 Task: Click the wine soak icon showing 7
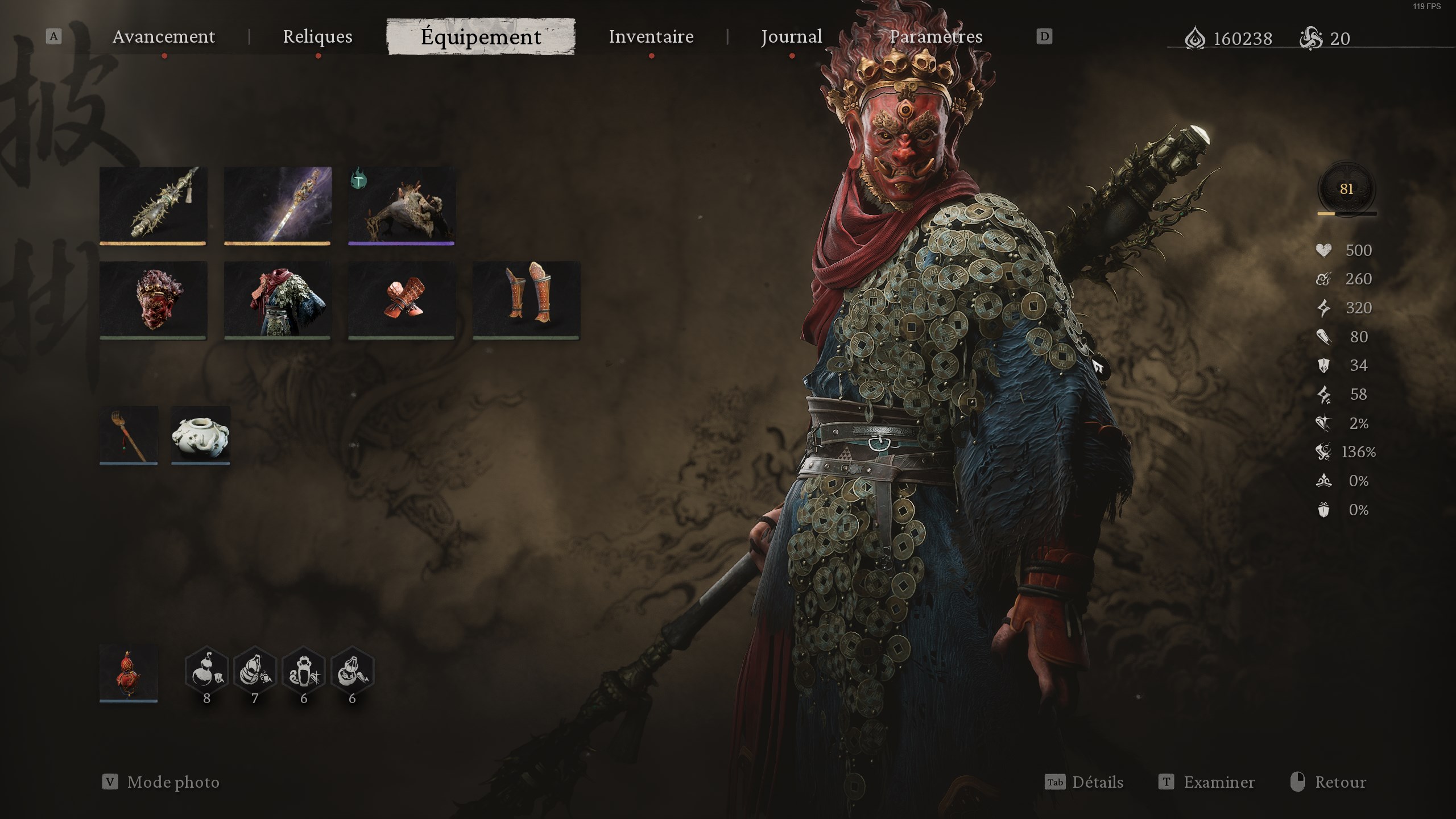coord(254,670)
